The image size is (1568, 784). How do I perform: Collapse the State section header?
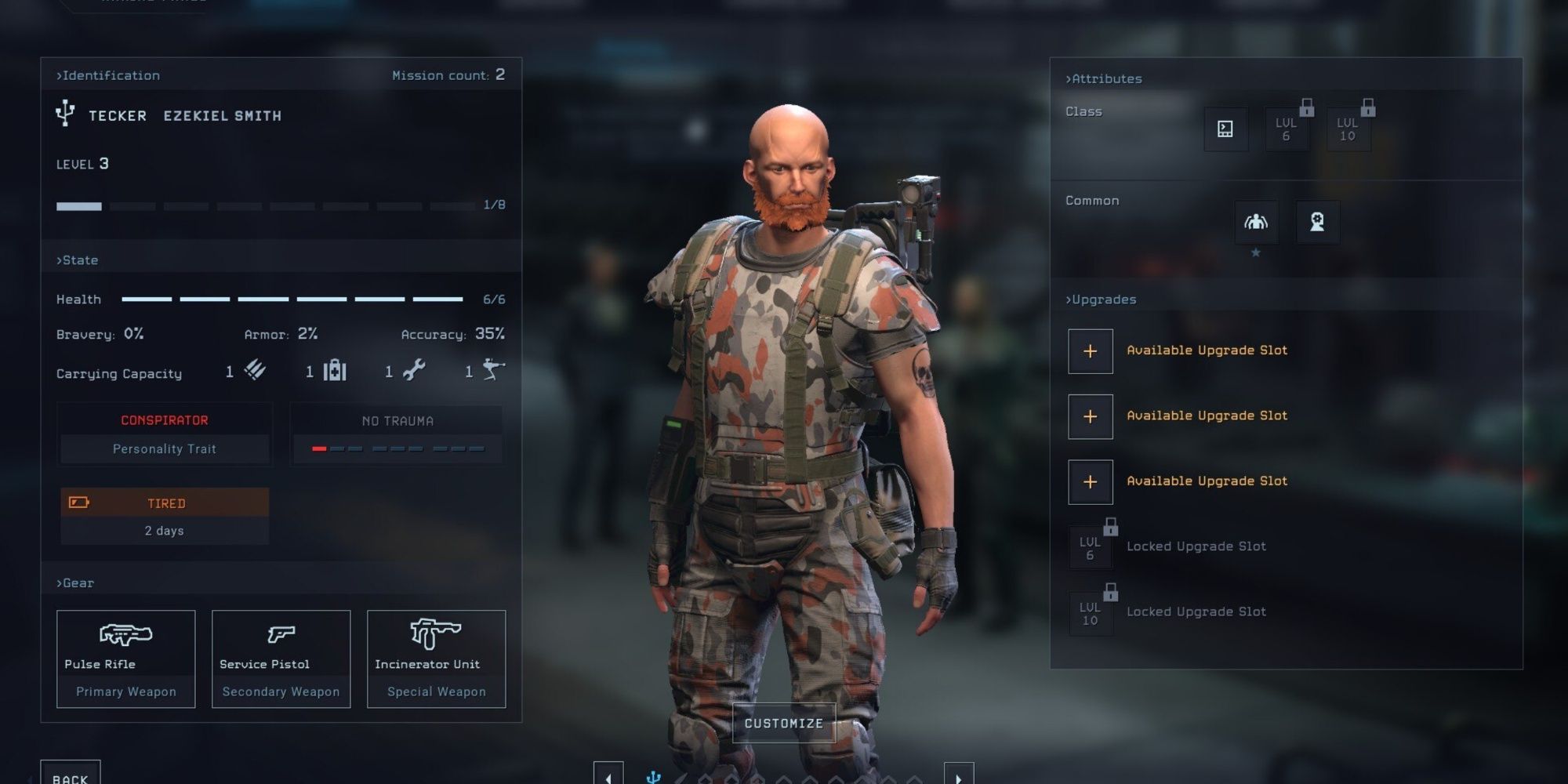click(78, 260)
